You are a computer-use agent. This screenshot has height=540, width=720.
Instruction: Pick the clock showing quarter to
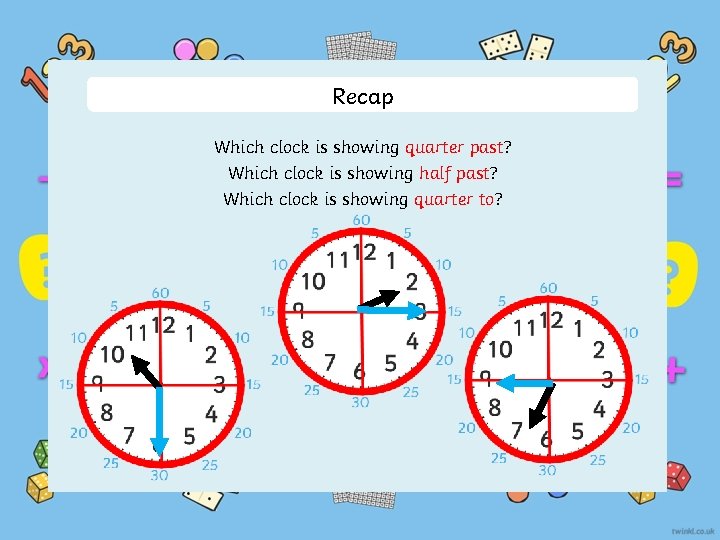click(548, 380)
